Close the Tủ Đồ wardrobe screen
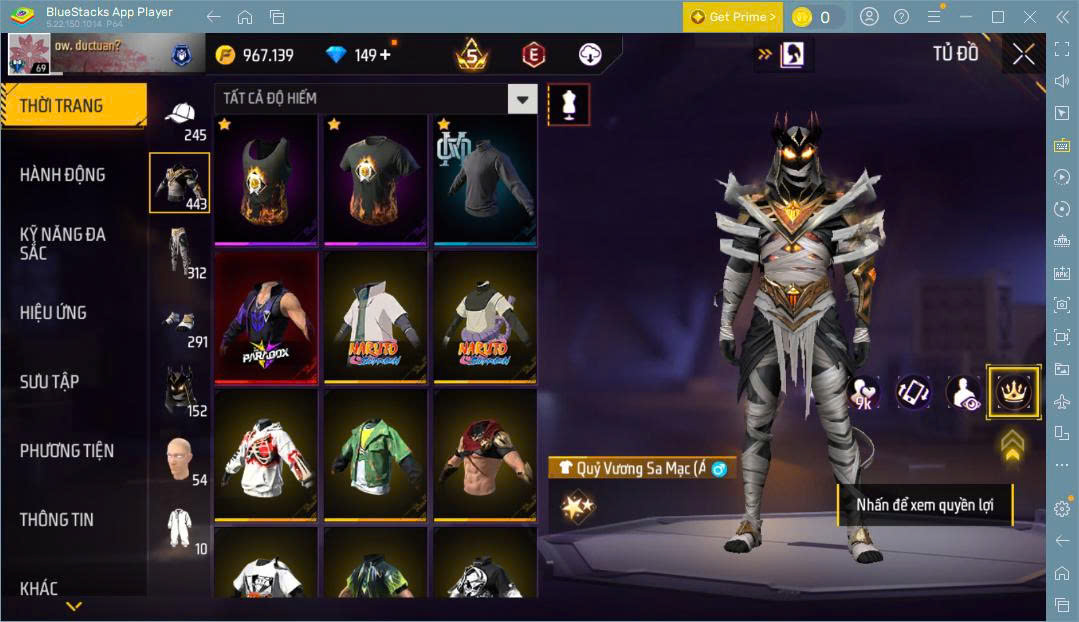Image resolution: width=1079 pixels, height=622 pixels. point(1023,54)
